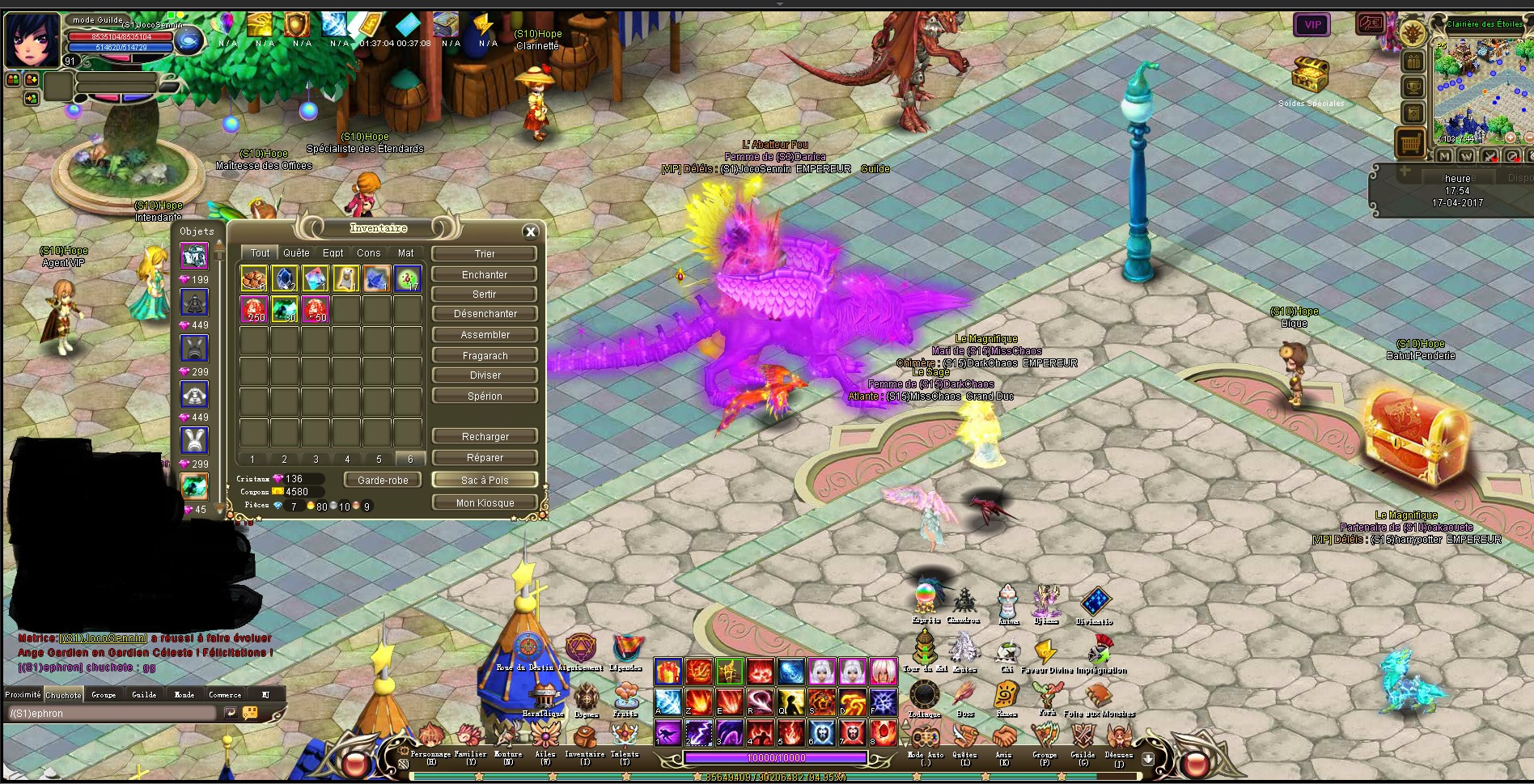
Task: Close the Inventaire window
Action: (531, 232)
